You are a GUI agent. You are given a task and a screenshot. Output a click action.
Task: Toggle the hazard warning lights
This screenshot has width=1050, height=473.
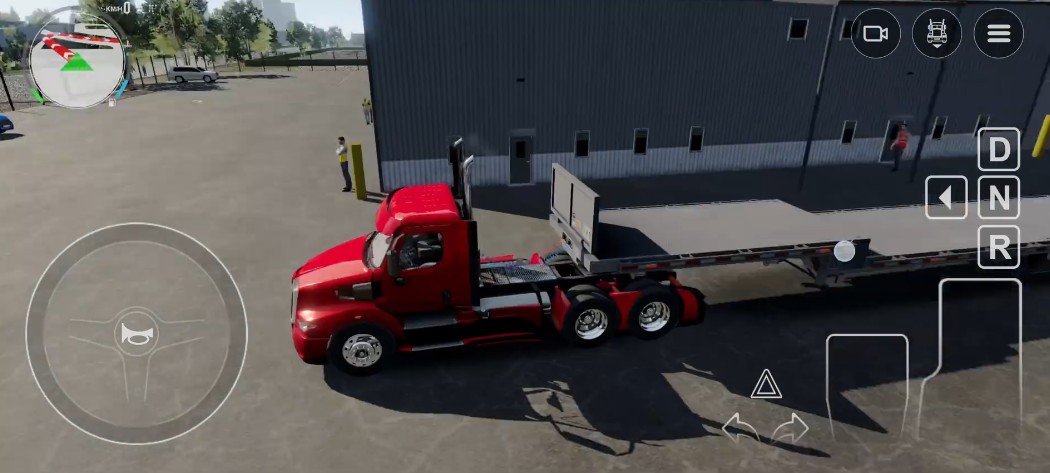click(766, 384)
